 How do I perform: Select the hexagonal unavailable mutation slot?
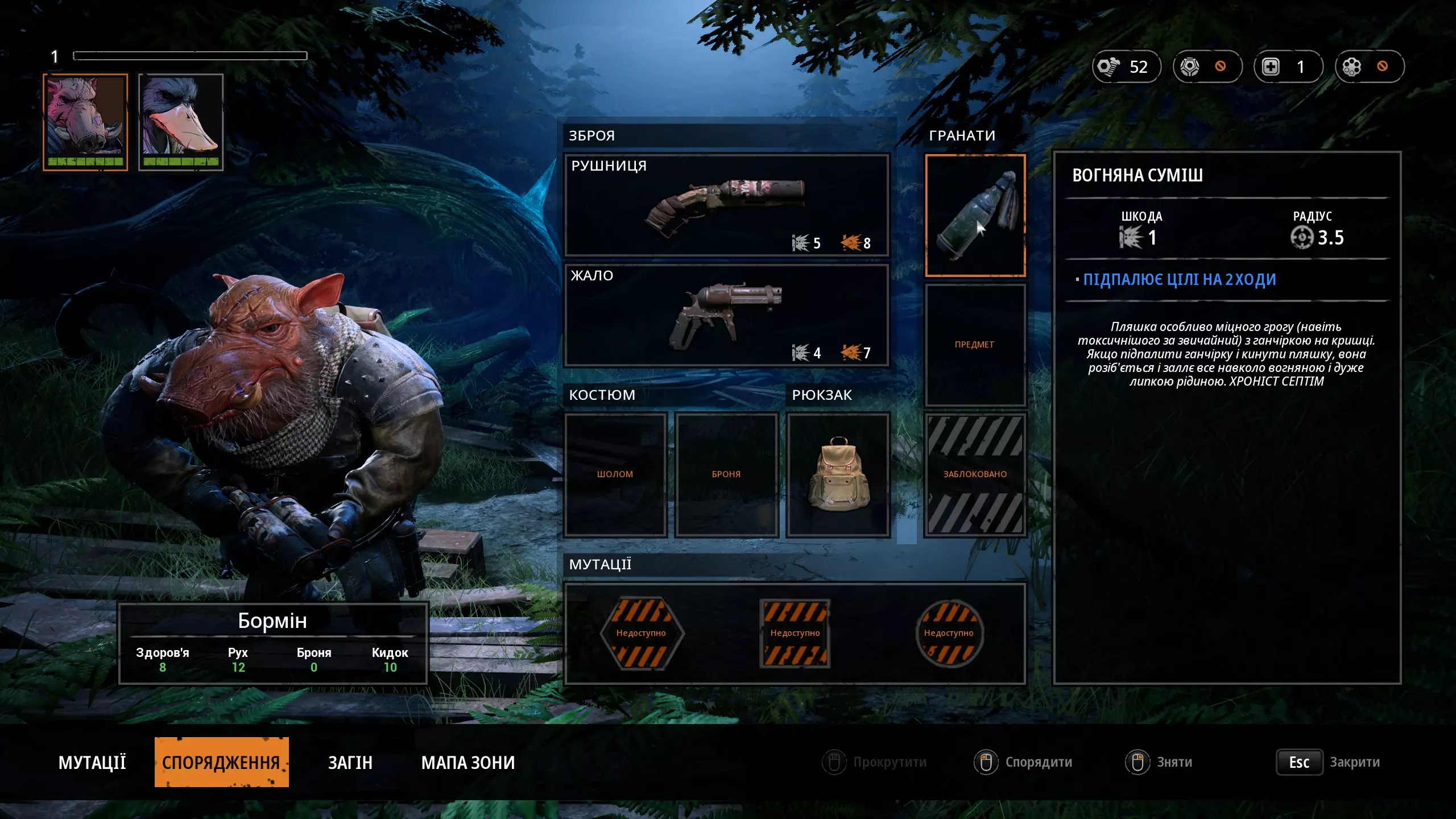[641, 633]
